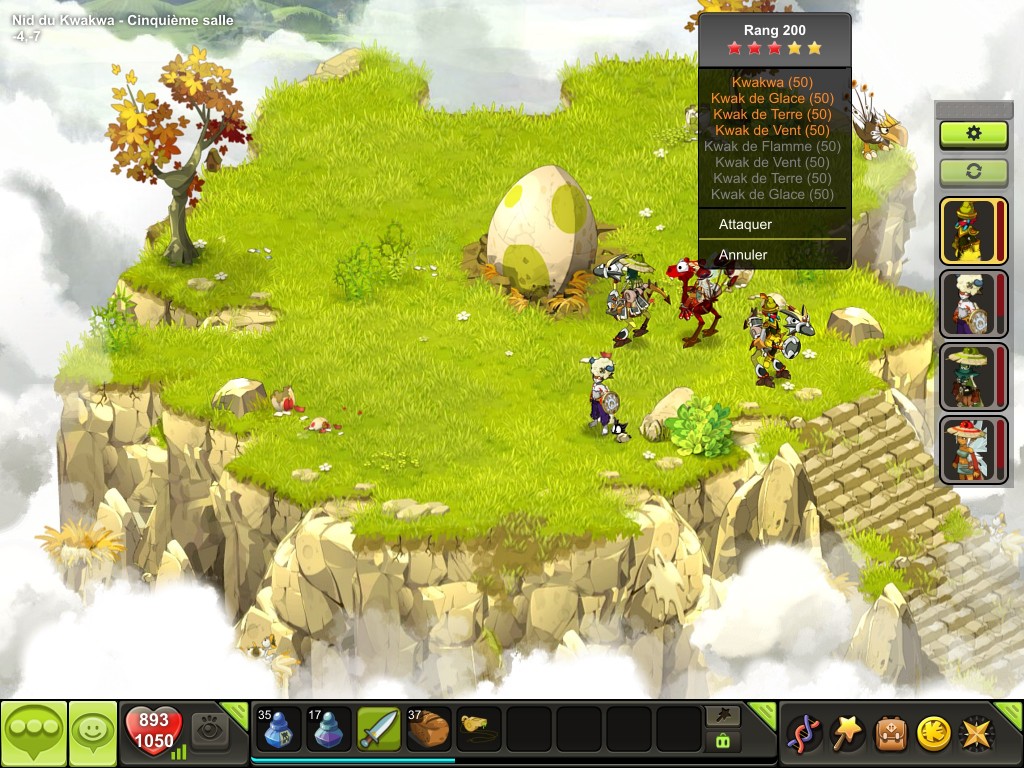Use the bread item stacked at 37
The image size is (1024, 768).
[429, 730]
